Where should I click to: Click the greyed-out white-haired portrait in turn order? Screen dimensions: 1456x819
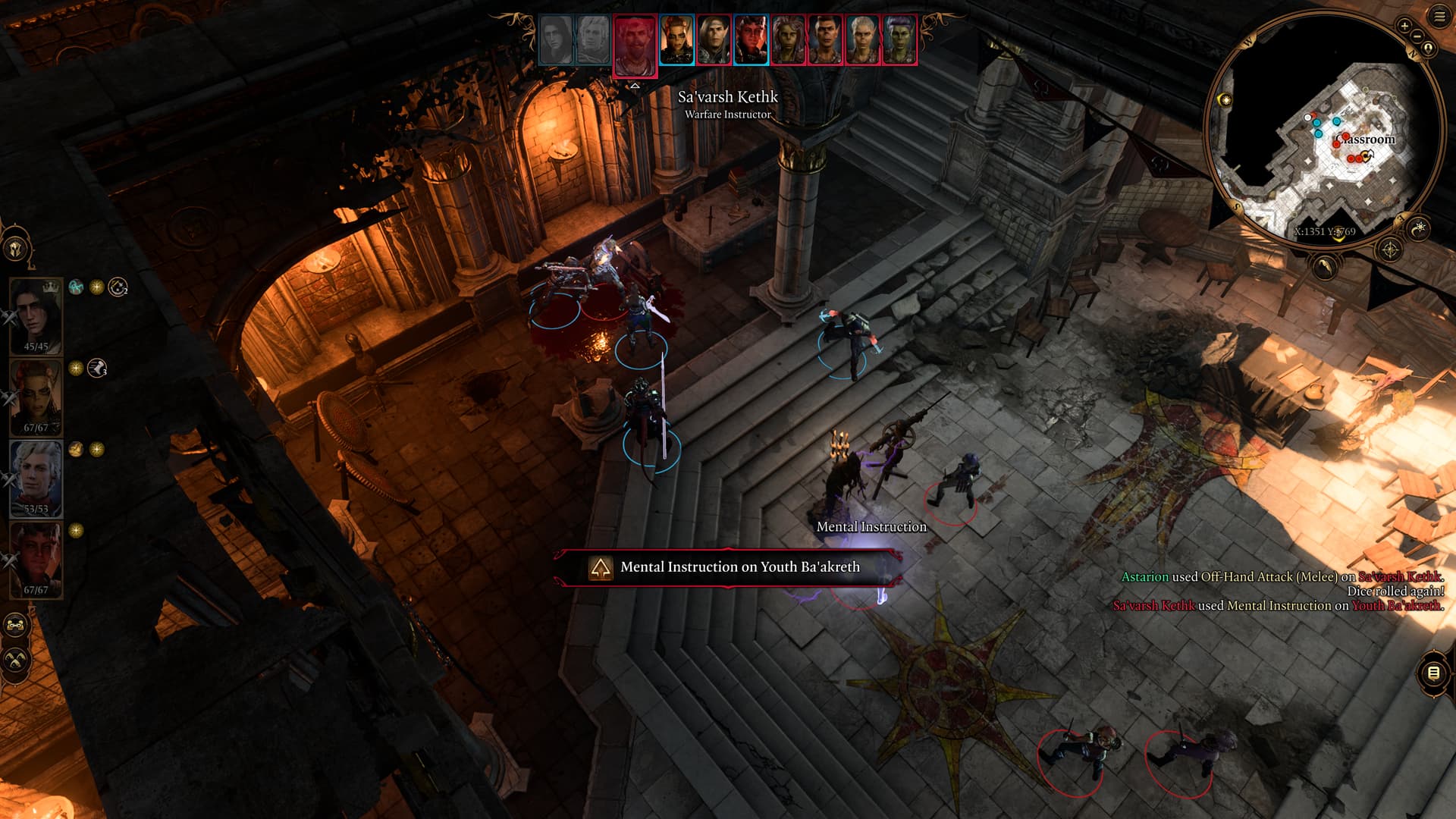592,39
